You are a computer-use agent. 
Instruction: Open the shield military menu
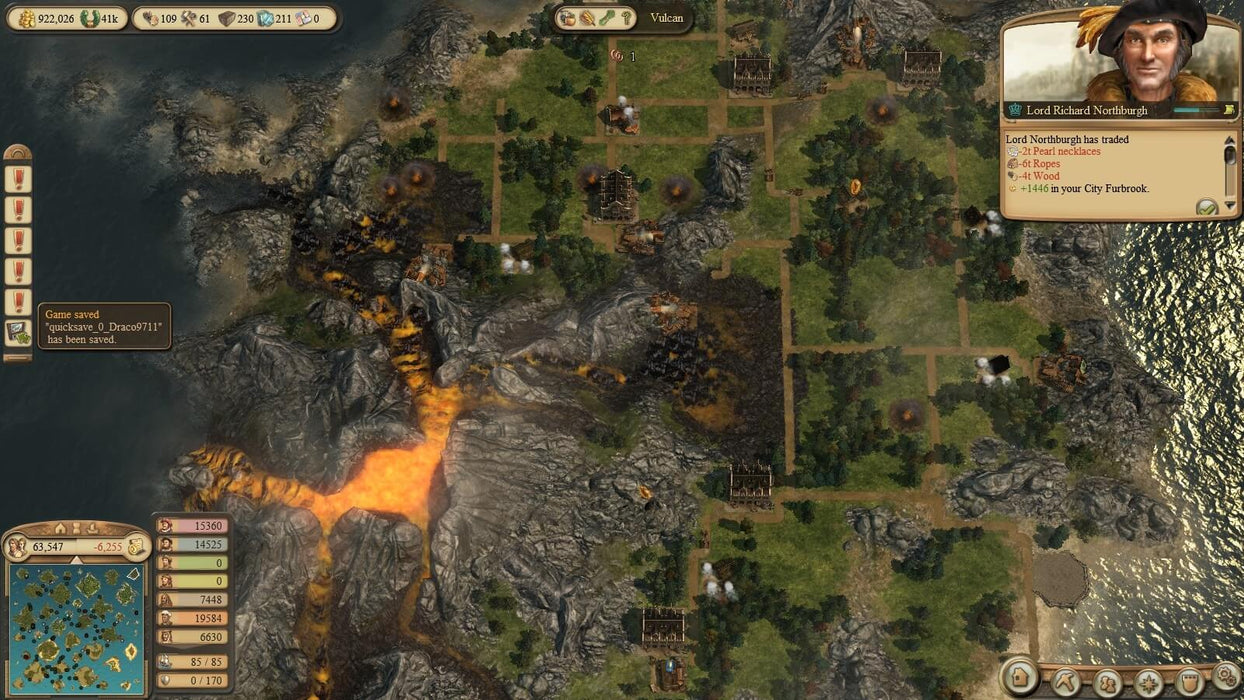coord(1188,682)
